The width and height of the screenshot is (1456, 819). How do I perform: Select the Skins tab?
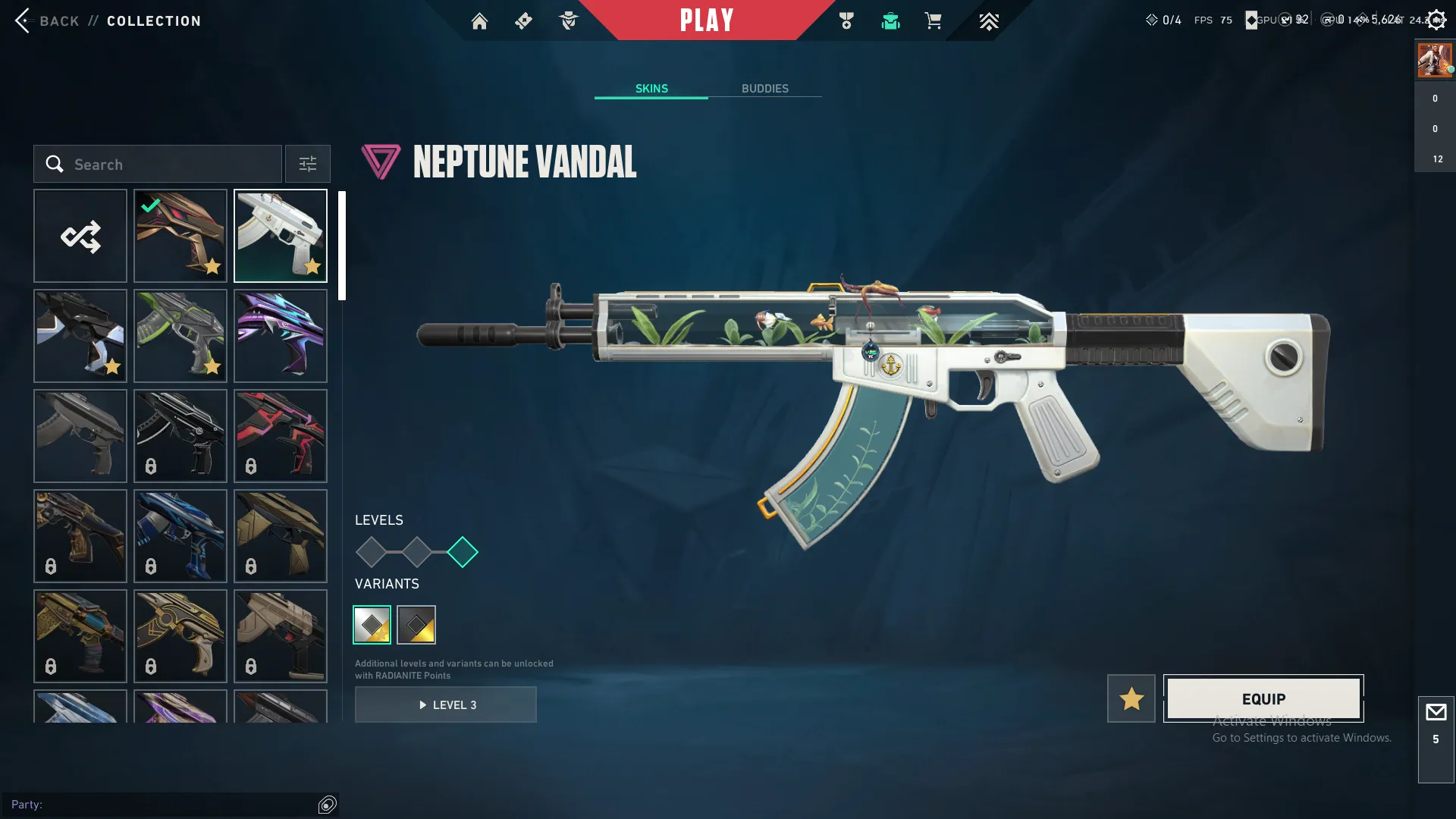tap(651, 88)
